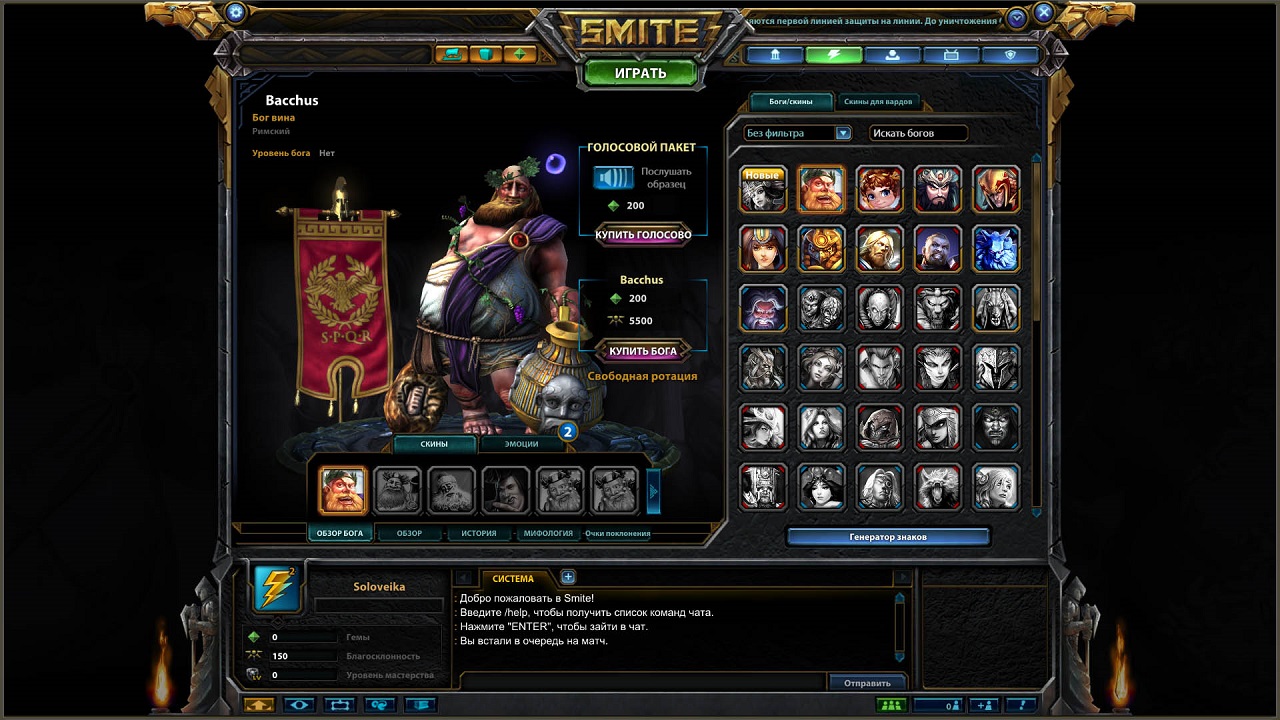Switch to the ЭМОЦИИ tab
The image size is (1280, 720).
pos(521,443)
